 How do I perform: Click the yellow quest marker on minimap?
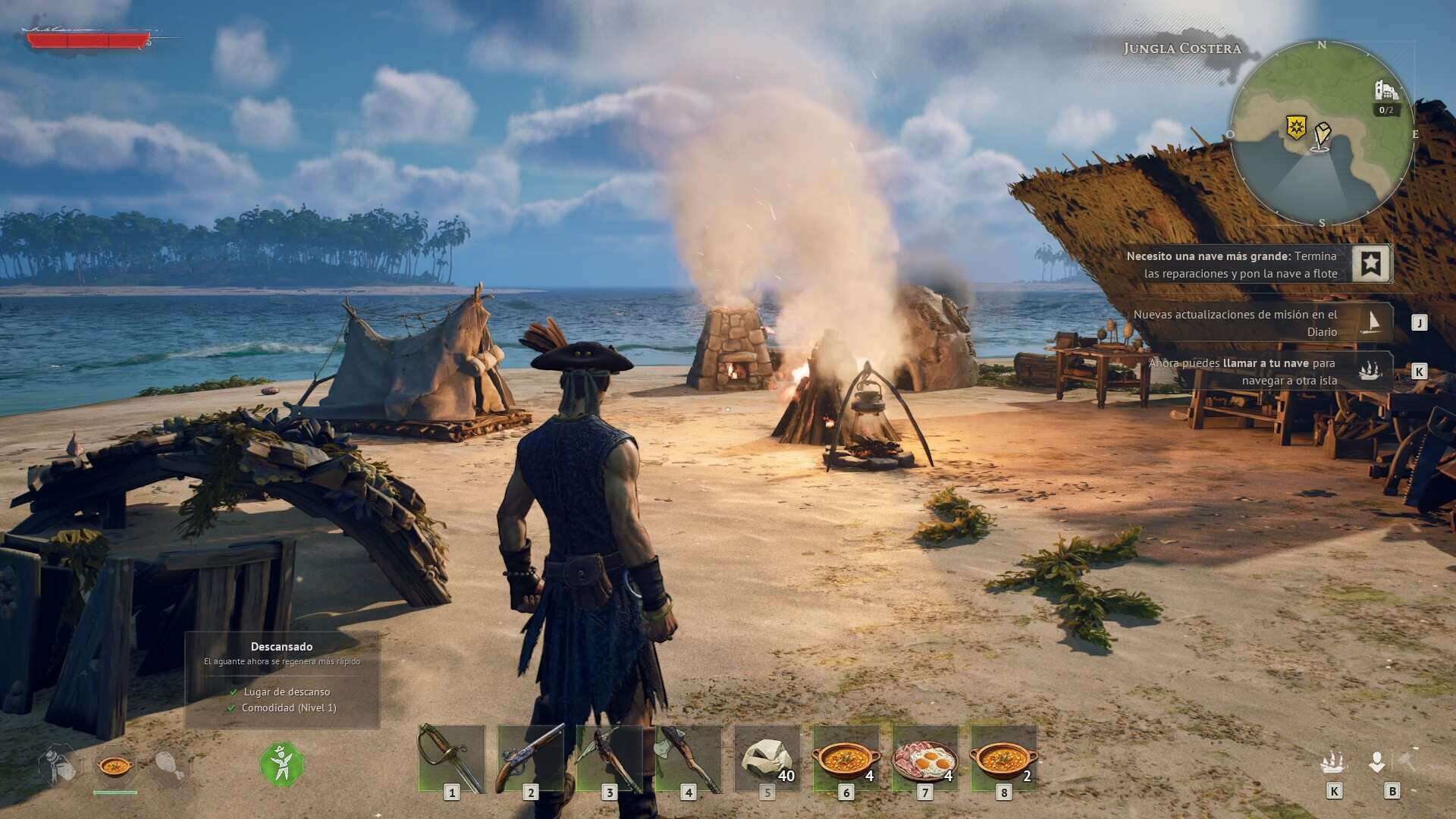tap(1296, 127)
